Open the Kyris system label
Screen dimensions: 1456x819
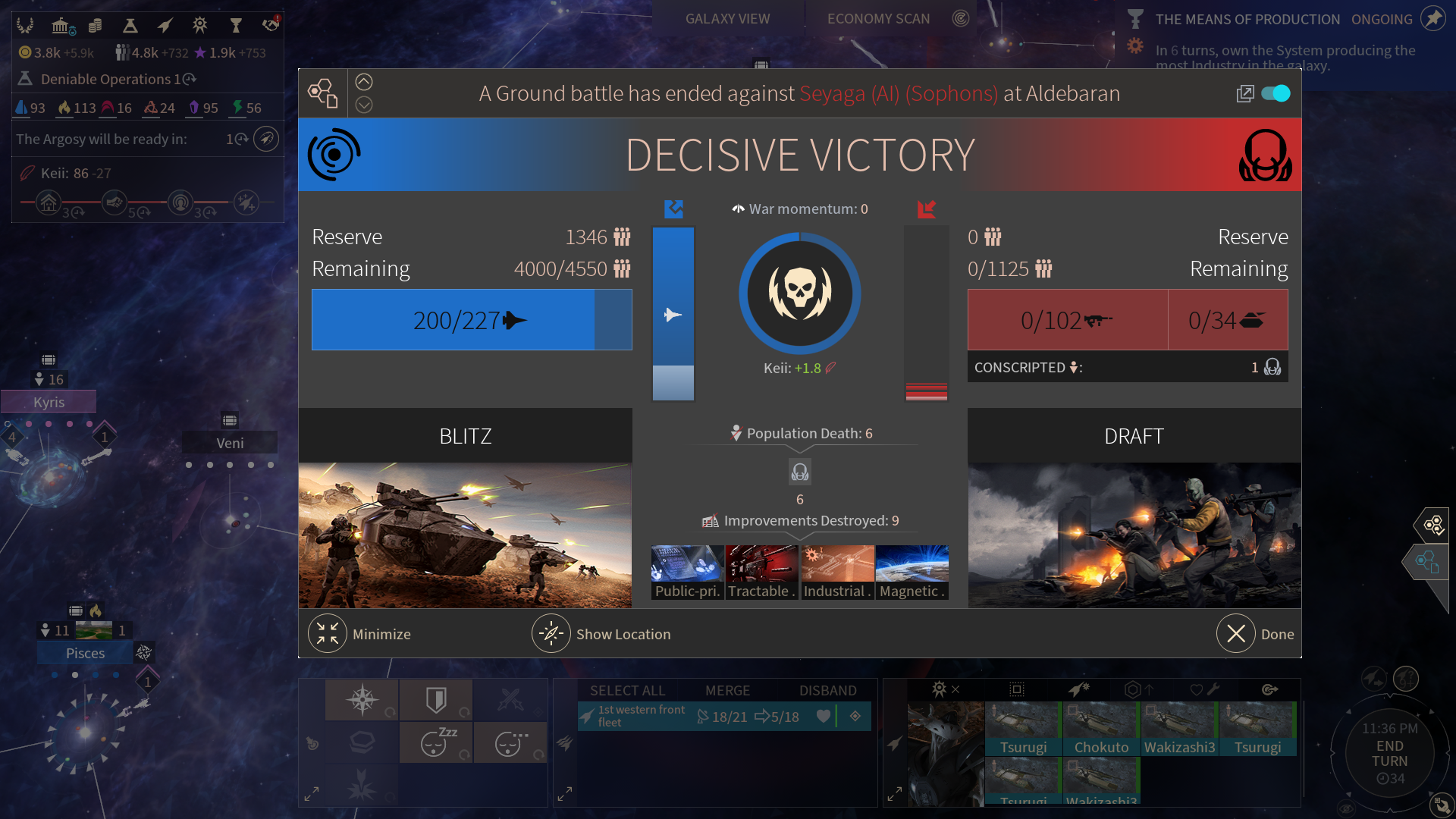pyautogui.click(x=49, y=402)
